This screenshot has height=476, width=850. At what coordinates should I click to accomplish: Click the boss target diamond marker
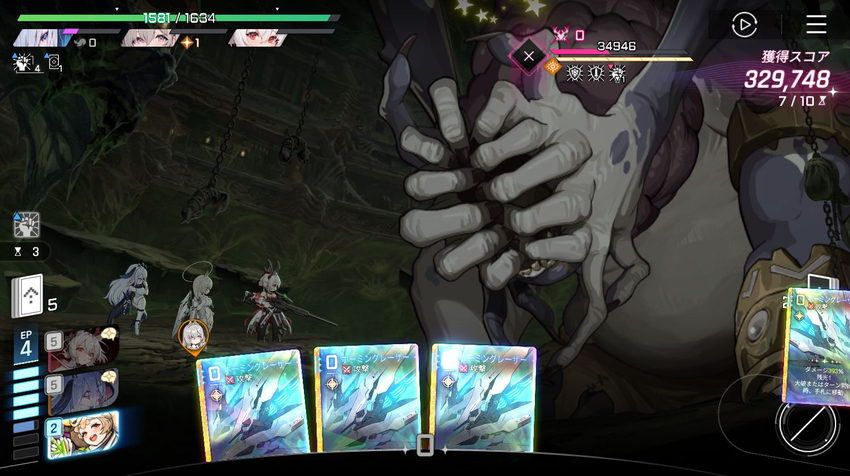click(528, 56)
